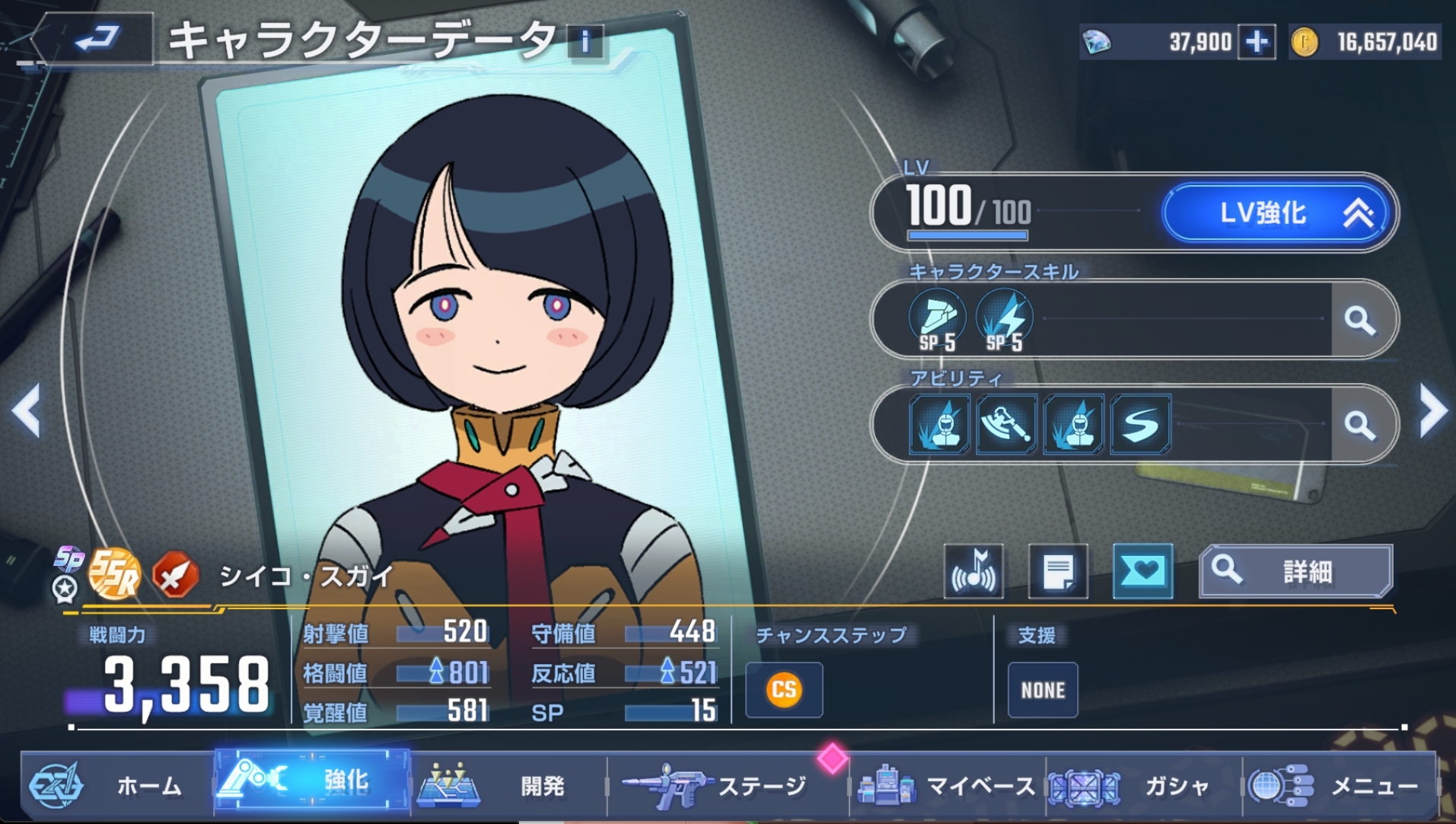The image size is (1456, 824).
Task: Show the previous character with left arrow
Action: click(x=27, y=410)
